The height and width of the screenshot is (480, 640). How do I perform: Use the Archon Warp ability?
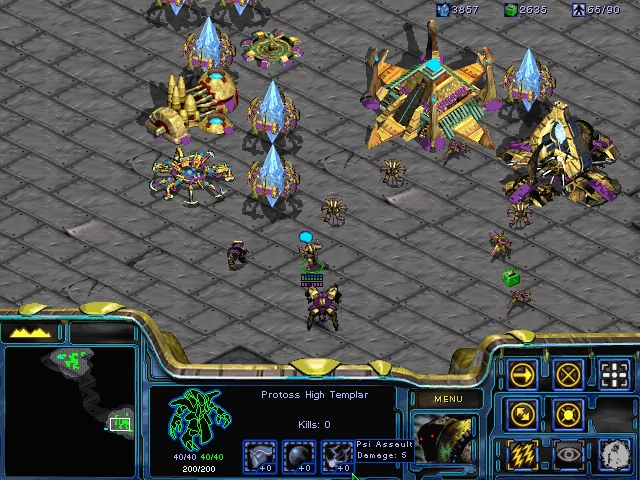click(x=614, y=453)
